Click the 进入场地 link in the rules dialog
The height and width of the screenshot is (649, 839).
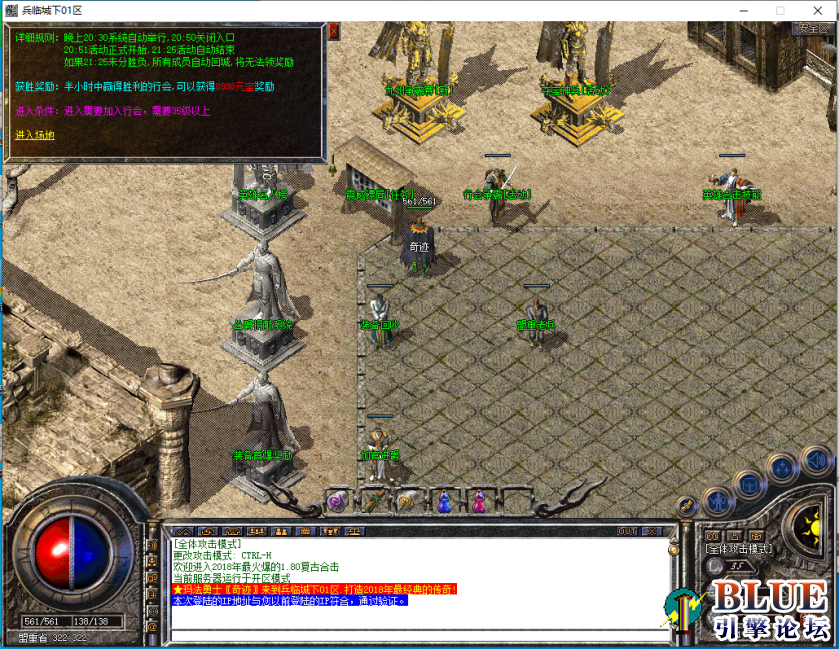(35, 135)
